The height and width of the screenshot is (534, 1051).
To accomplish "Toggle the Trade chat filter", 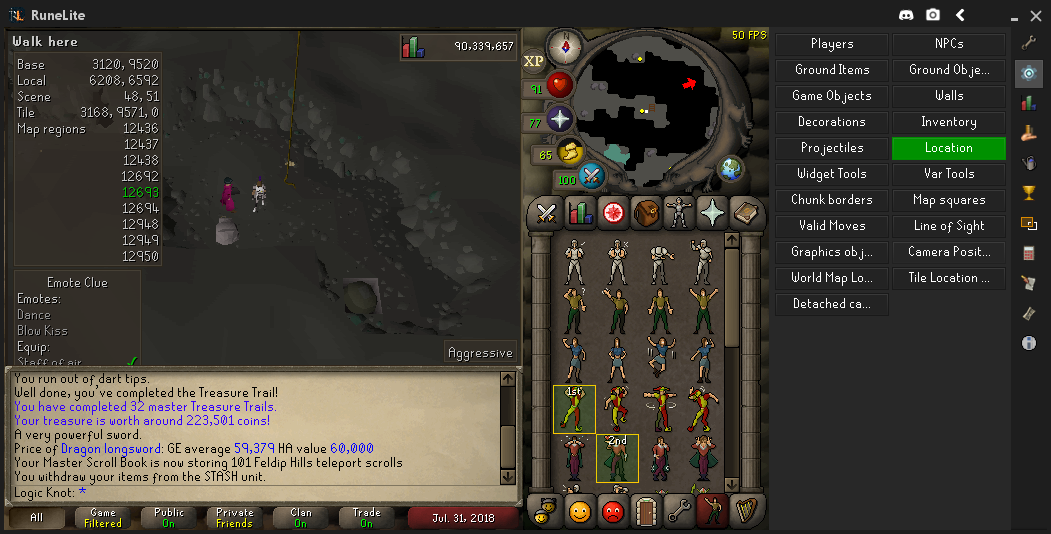I will pos(366,517).
